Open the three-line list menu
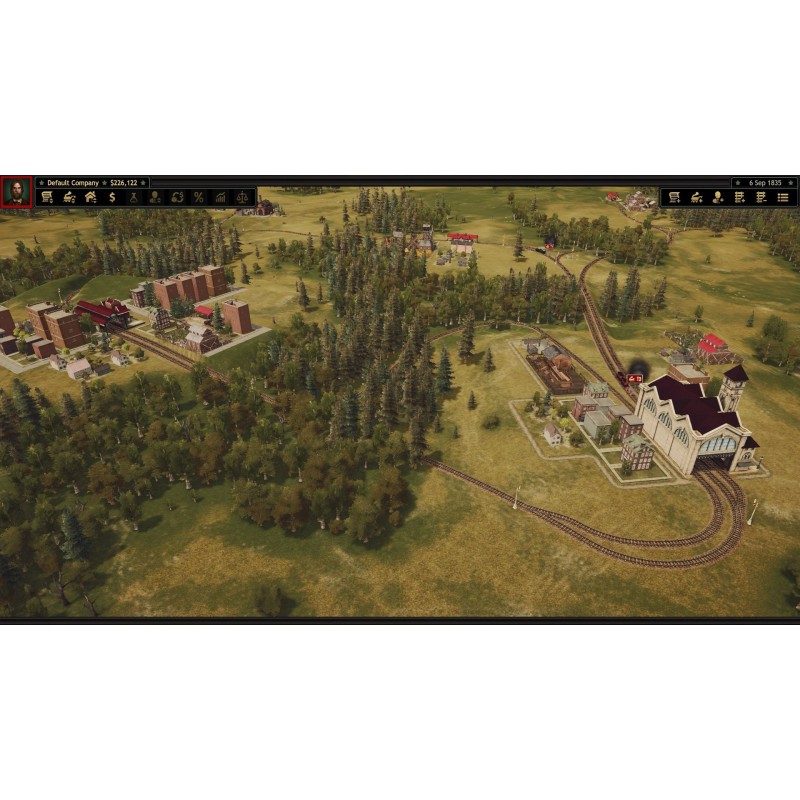 point(784,198)
